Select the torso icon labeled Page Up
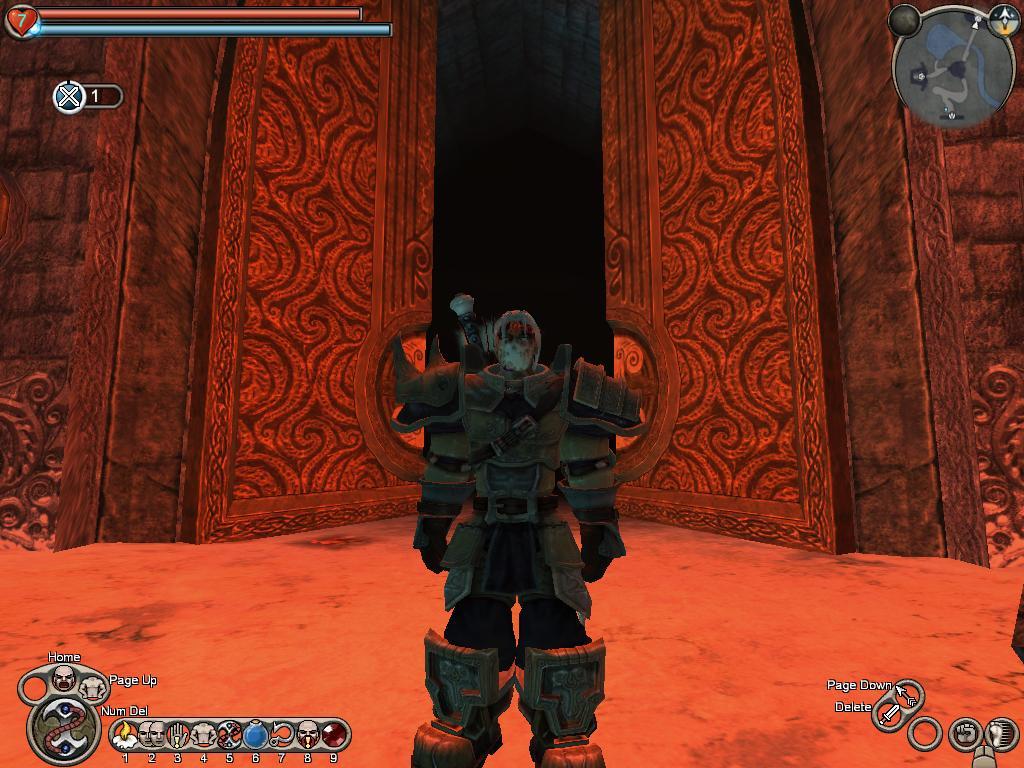This screenshot has height=768, width=1024. point(92,688)
